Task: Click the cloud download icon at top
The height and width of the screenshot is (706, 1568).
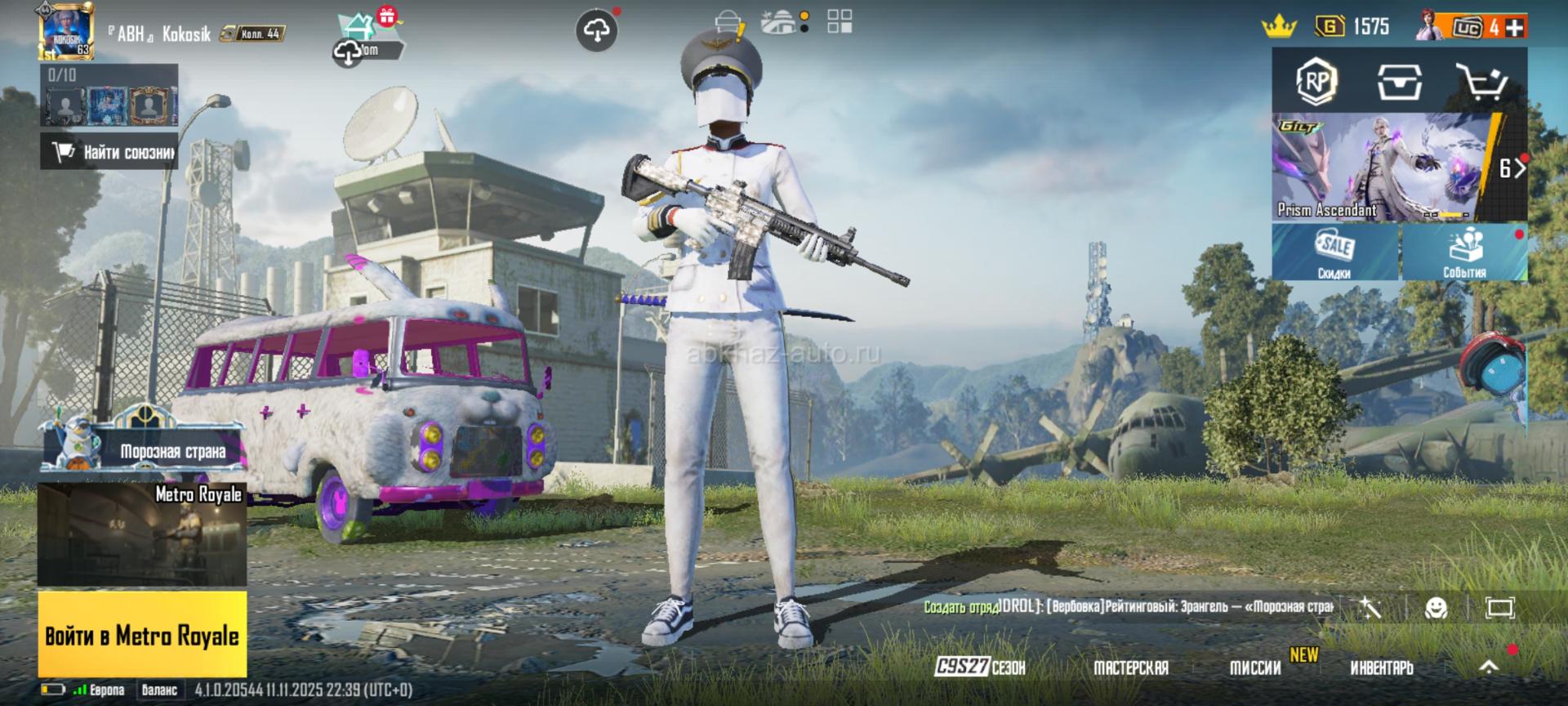Action: tap(596, 31)
